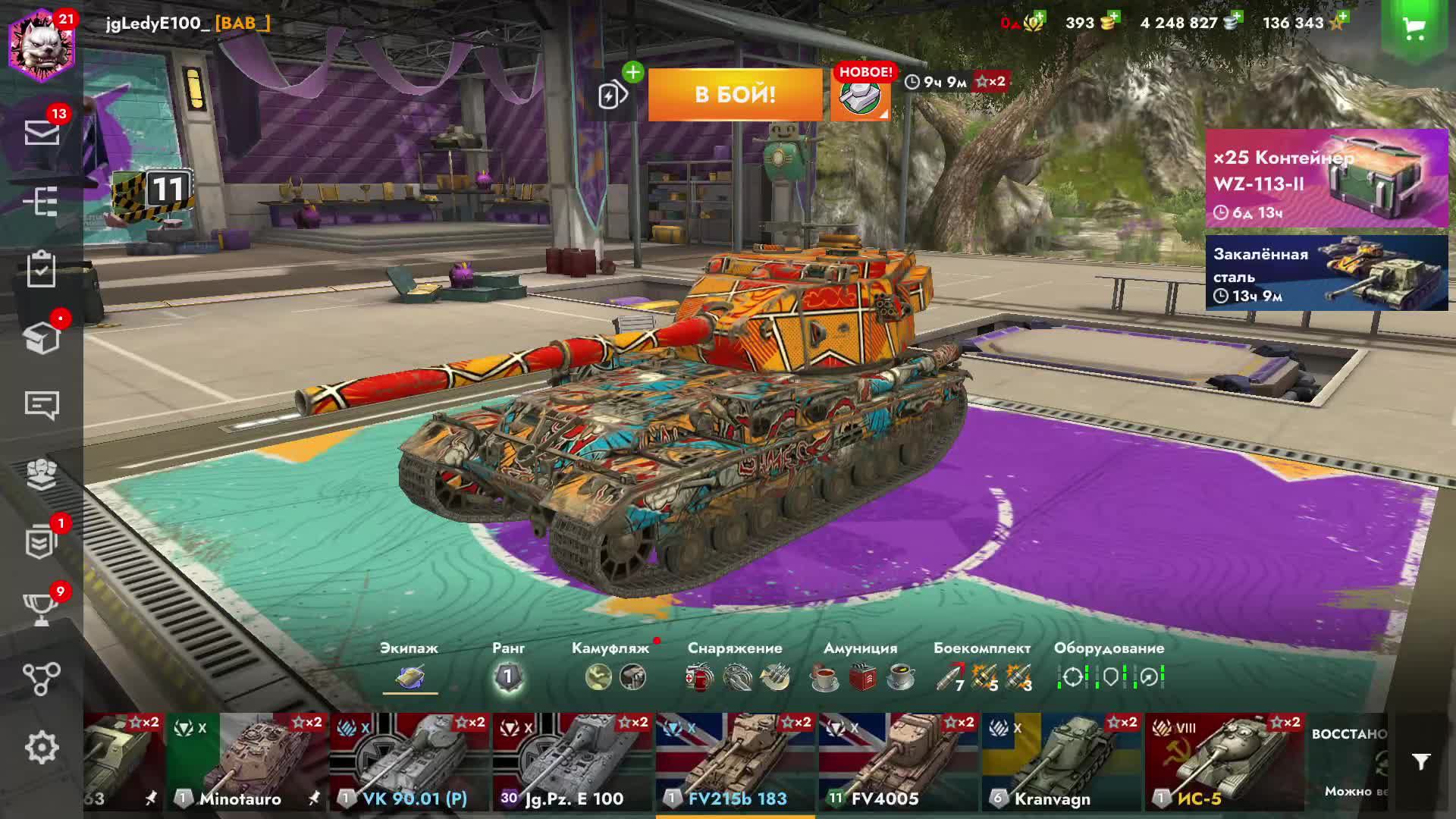Open the settings gear
1456x819 pixels.
pos(42,748)
